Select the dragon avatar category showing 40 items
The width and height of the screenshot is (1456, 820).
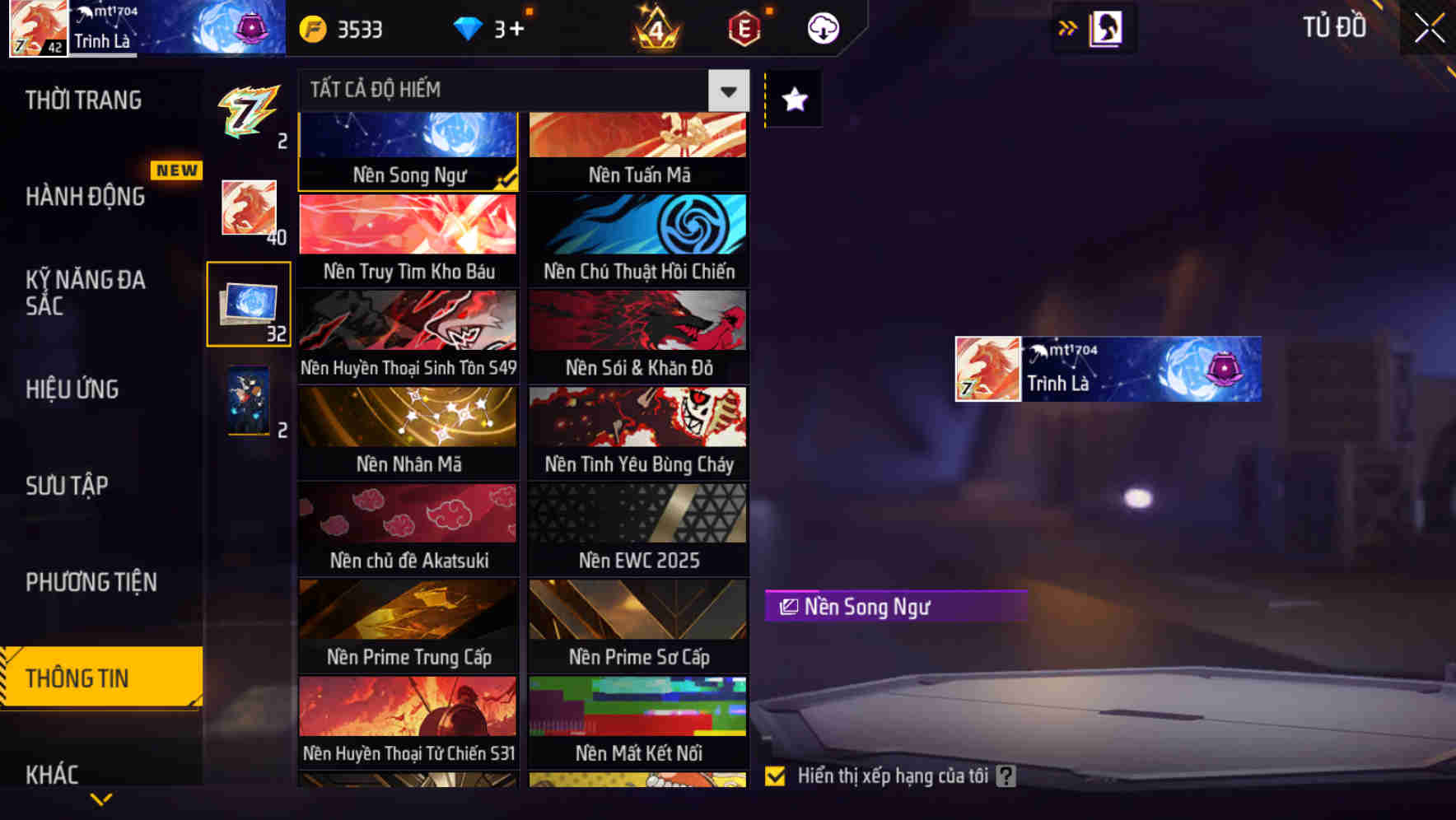click(249, 208)
